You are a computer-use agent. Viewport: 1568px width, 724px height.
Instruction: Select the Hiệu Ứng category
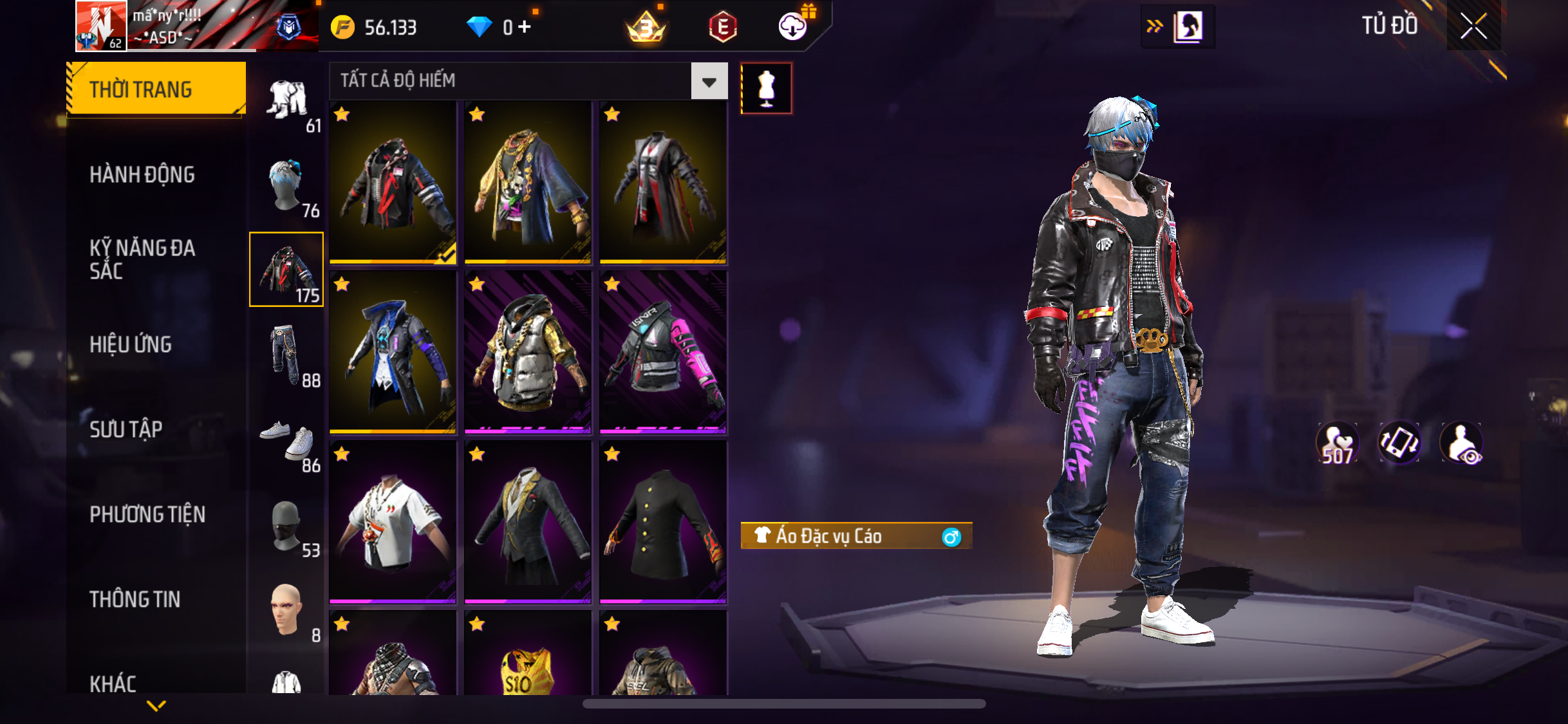coord(131,344)
